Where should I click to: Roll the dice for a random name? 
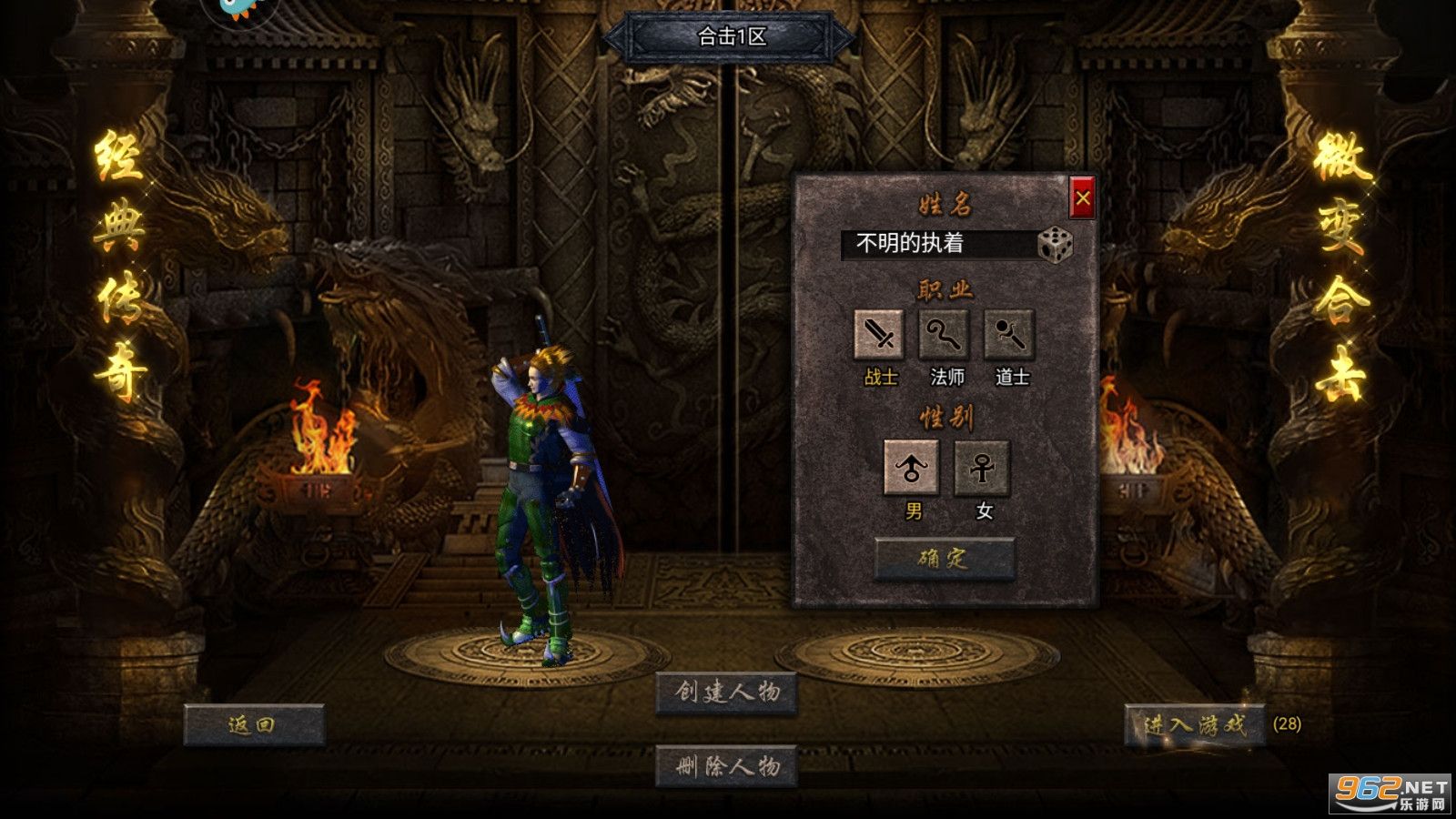point(1055,244)
